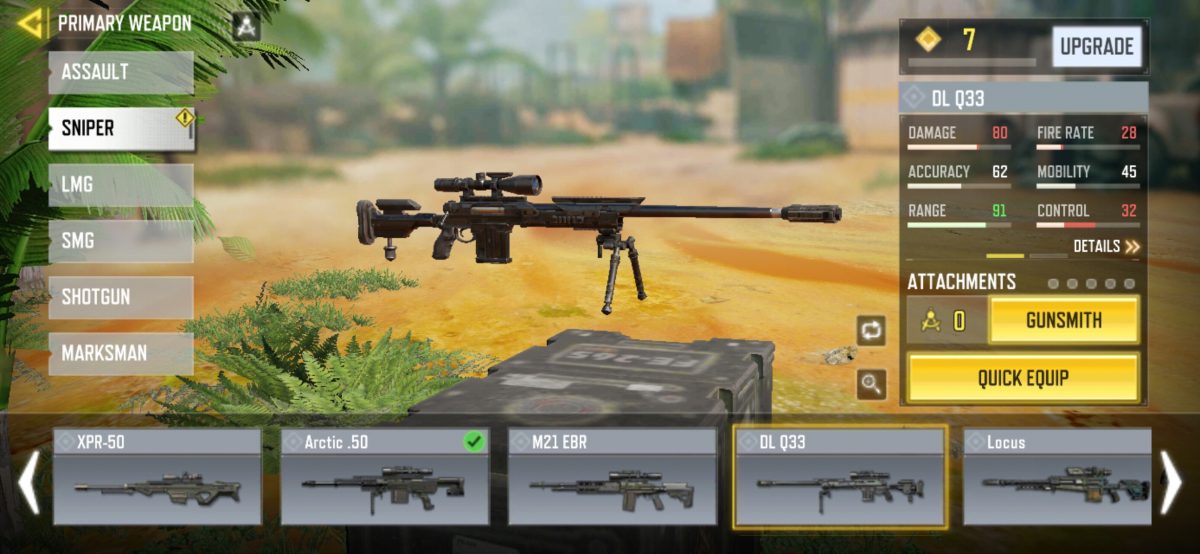The height and width of the screenshot is (554, 1200).
Task: Show the Shotgun weapon category
Action: pyautogui.click(x=121, y=297)
